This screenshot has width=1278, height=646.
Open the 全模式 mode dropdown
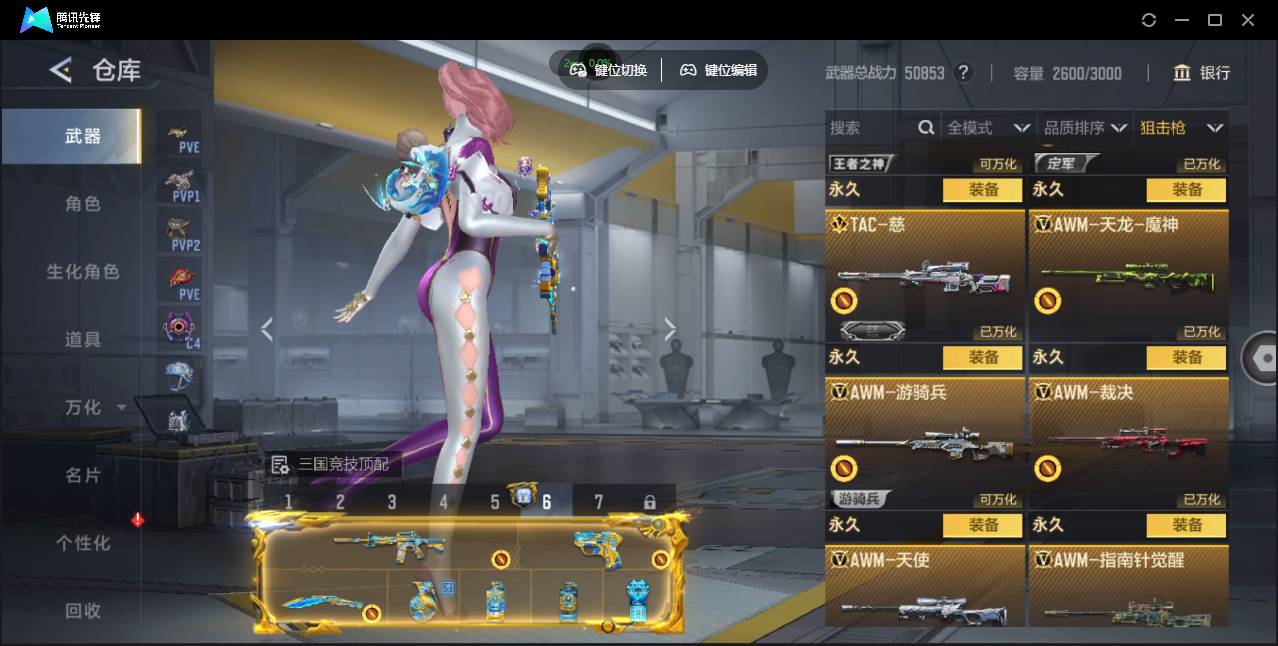[x=987, y=128]
